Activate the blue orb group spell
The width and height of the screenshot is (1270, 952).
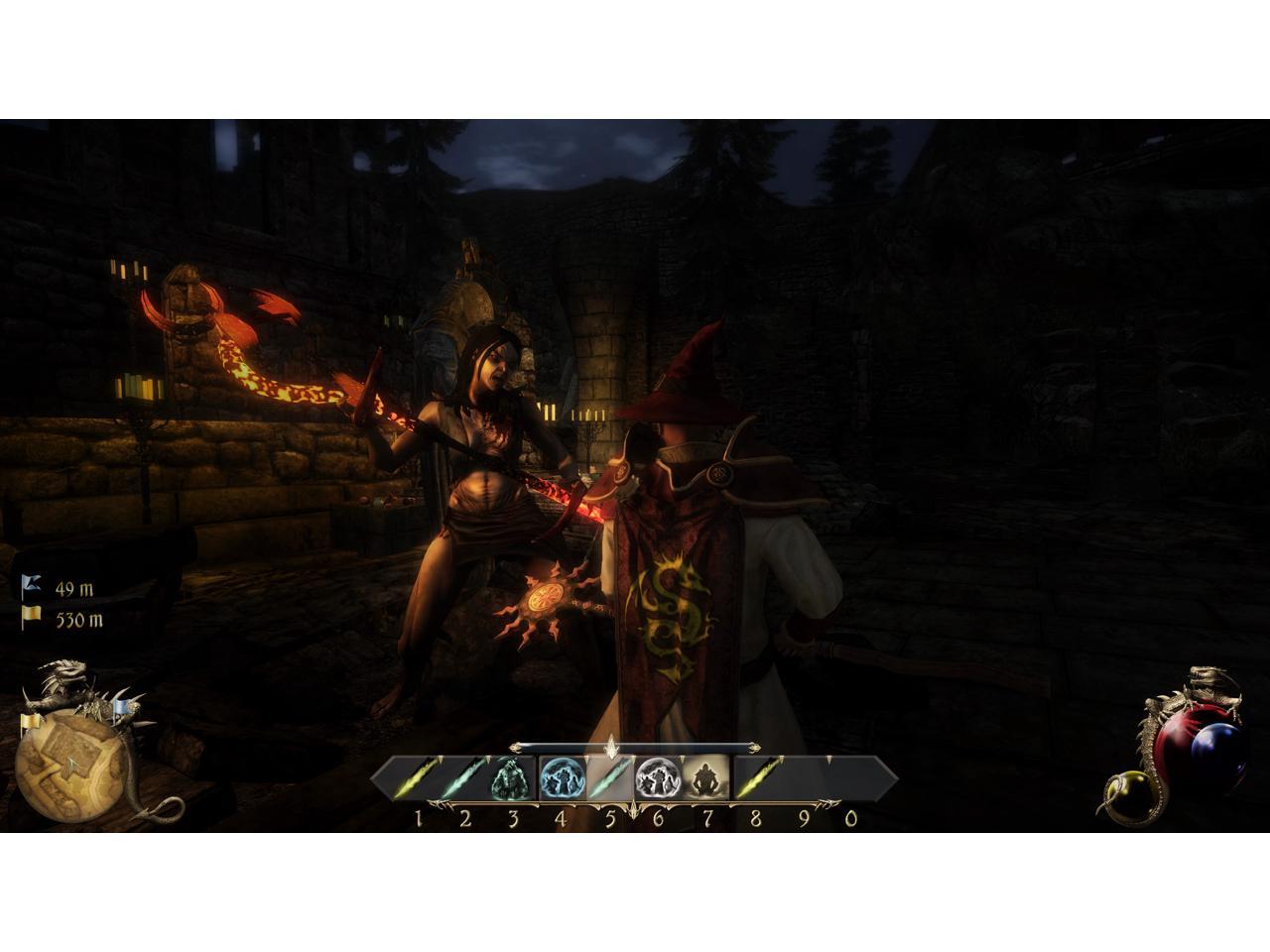(561, 778)
